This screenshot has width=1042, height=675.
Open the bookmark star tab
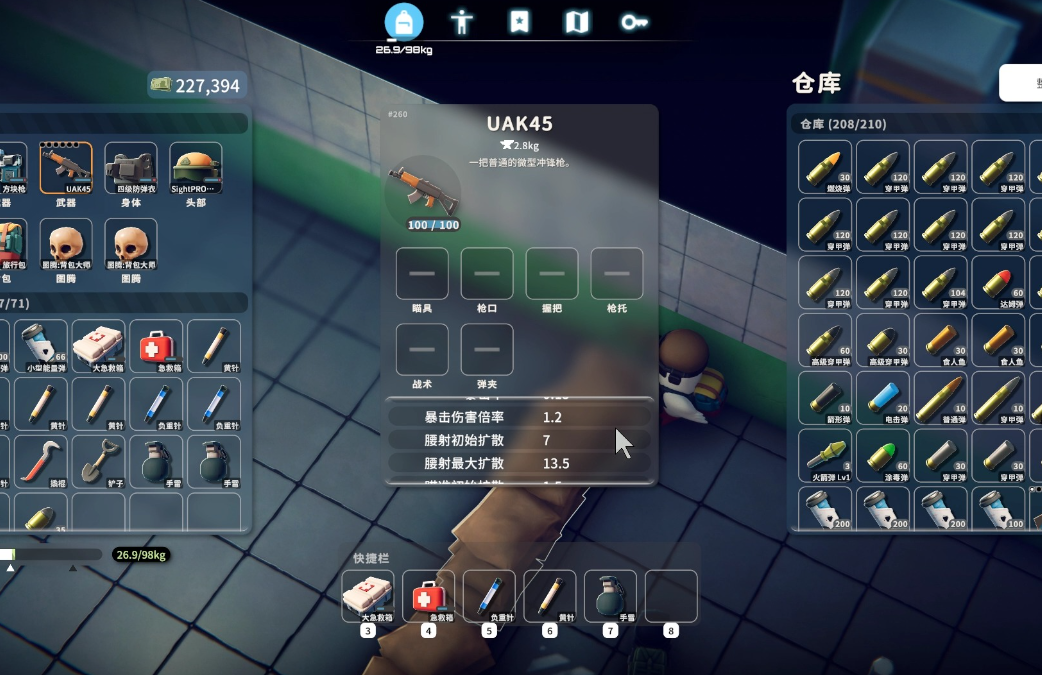(519, 22)
